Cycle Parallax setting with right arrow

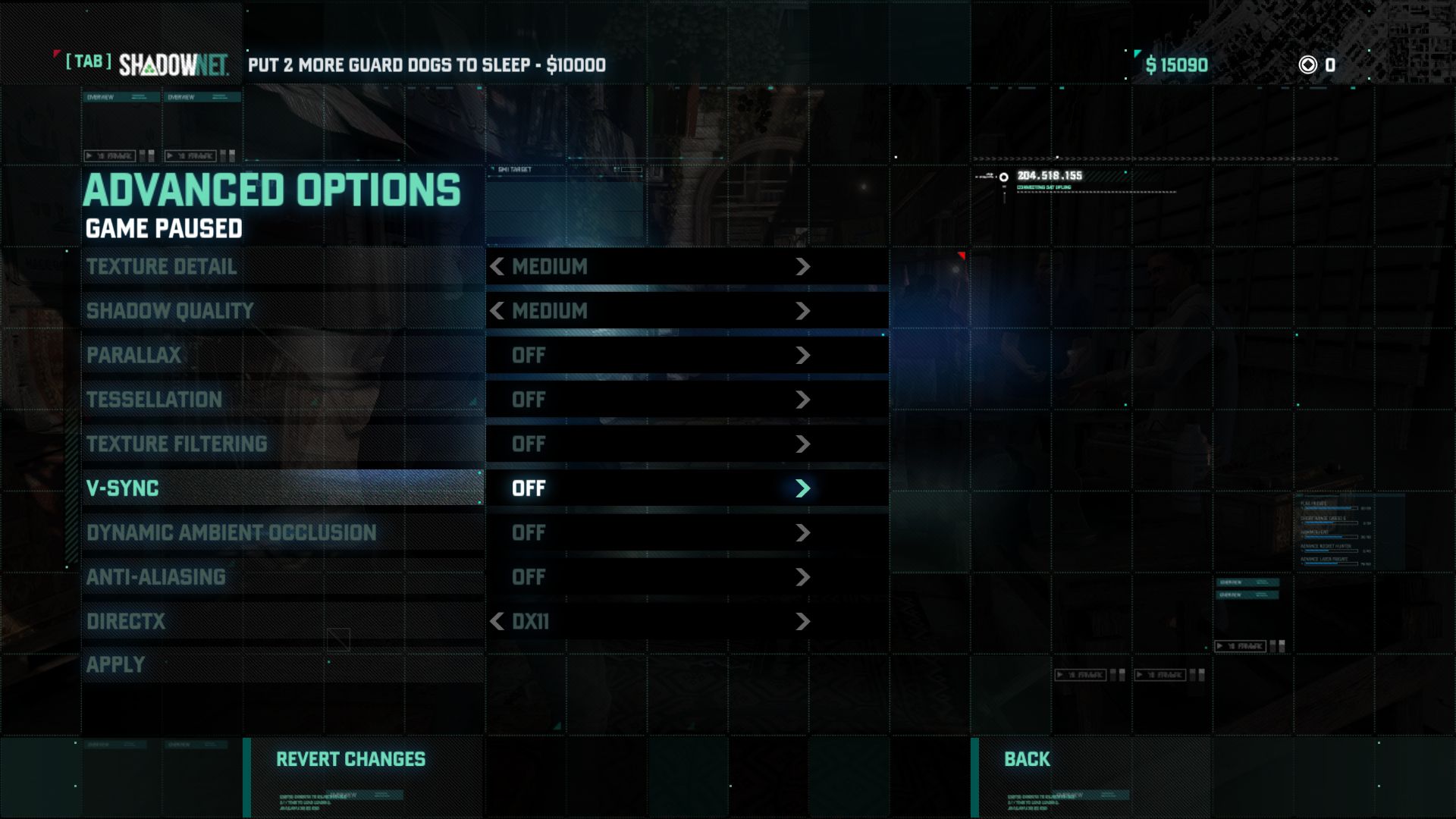pyautogui.click(x=803, y=356)
